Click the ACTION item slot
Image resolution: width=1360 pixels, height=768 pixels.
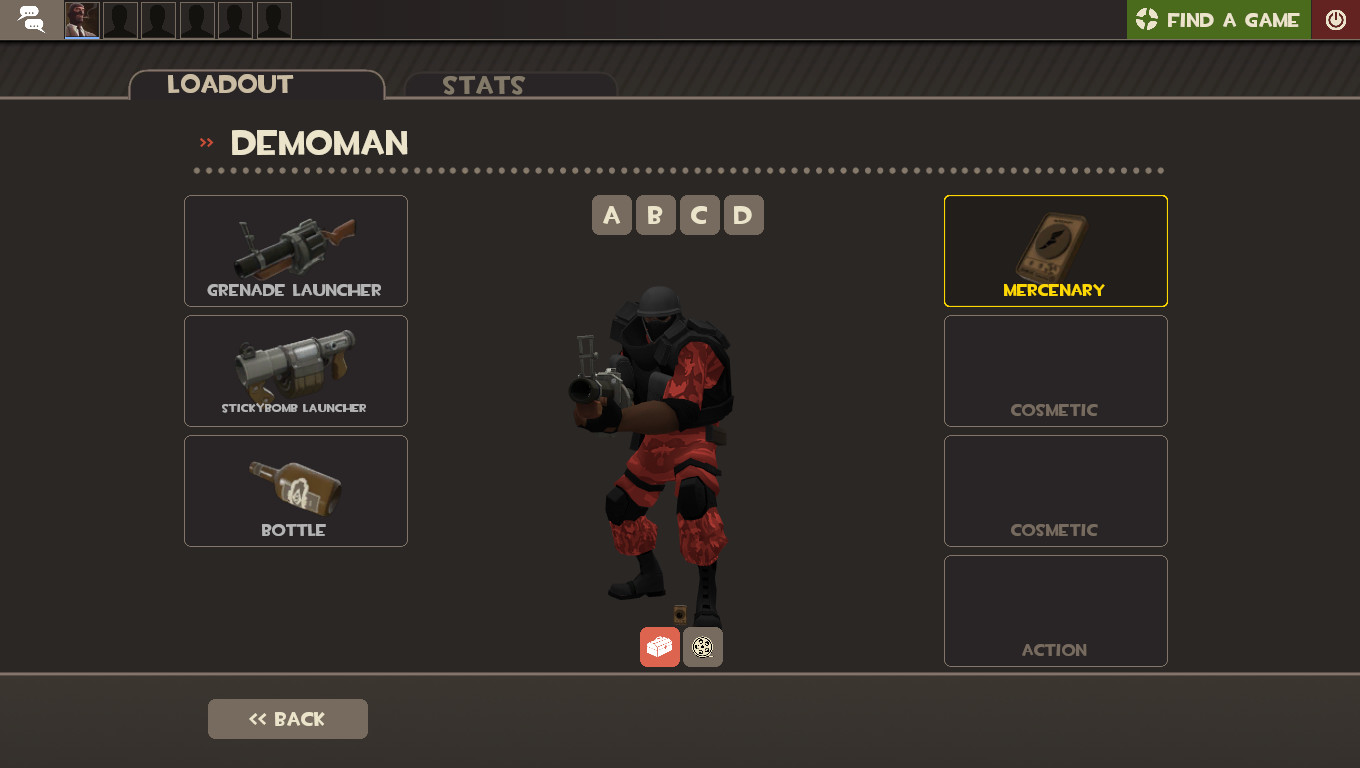pos(1055,610)
